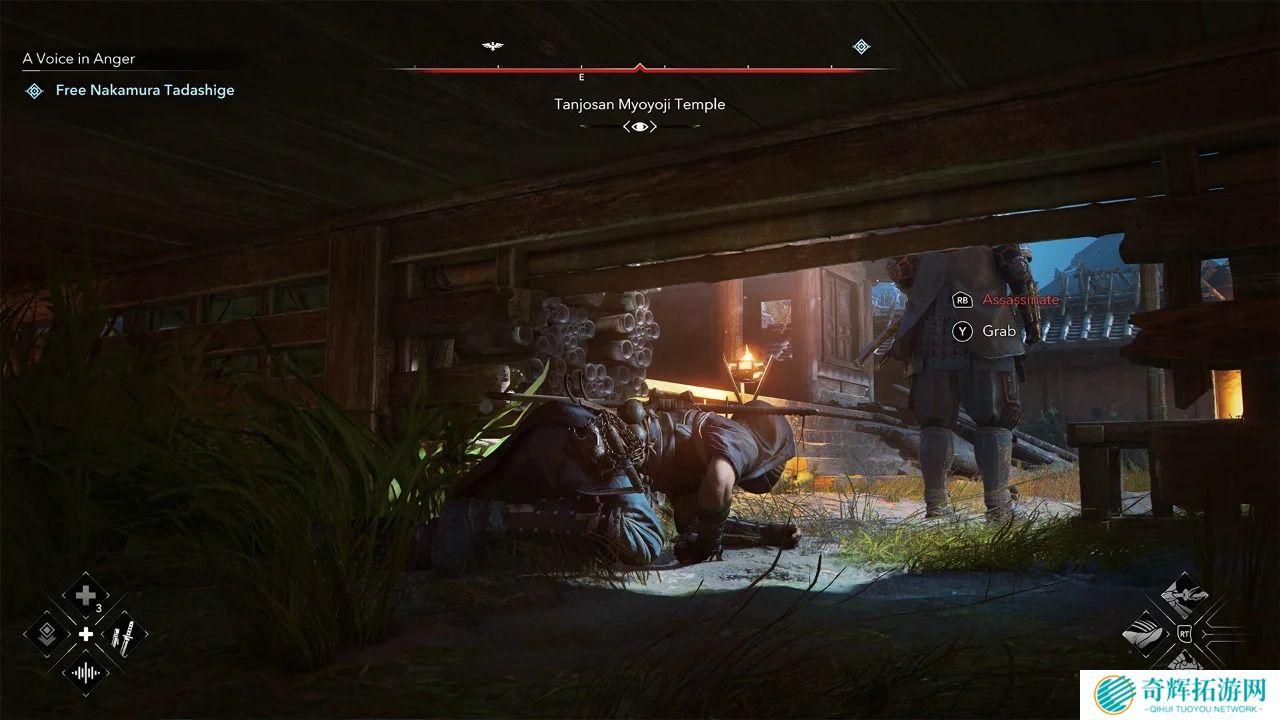Image resolution: width=1280 pixels, height=720 pixels.
Task: Select the hand-with-blade ability icon
Action: click(1184, 596)
